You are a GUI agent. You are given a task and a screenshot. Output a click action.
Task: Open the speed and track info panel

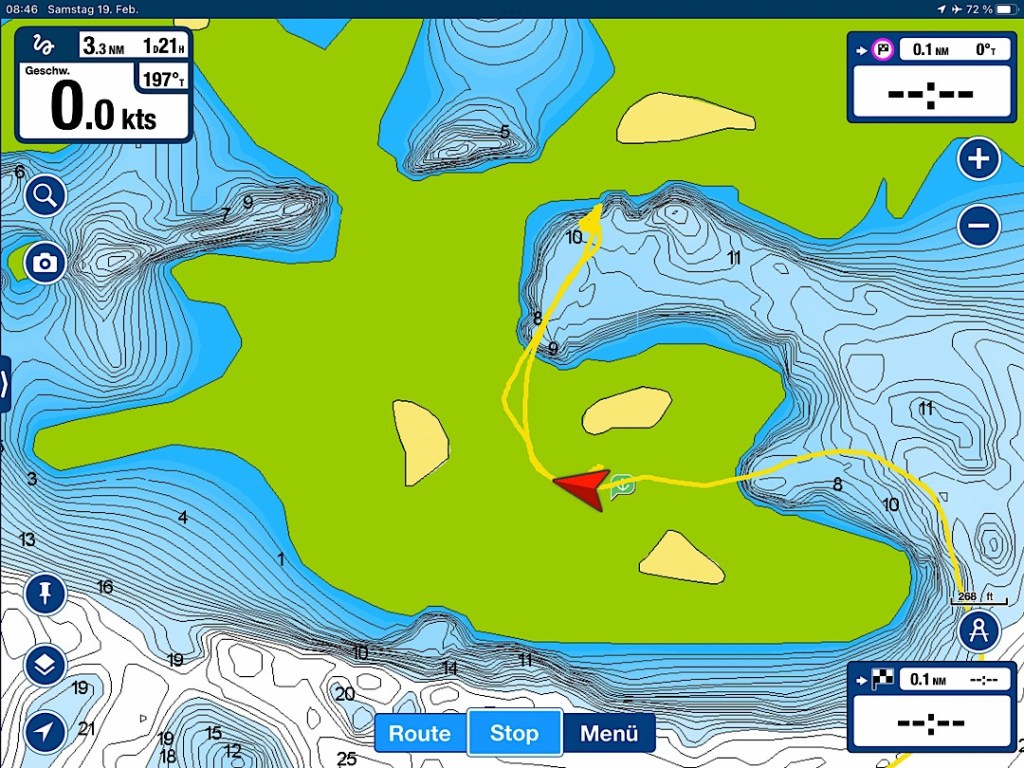(x=103, y=84)
